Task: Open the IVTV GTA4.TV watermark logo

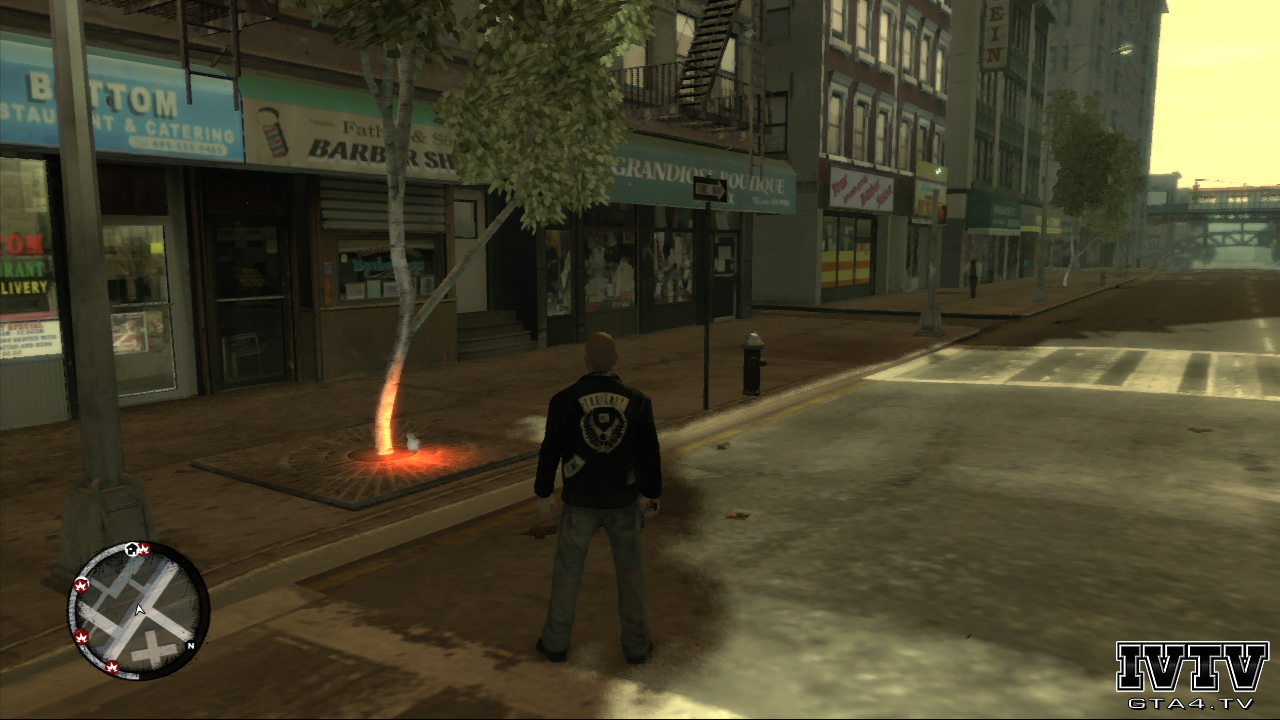Action: 1192,673
